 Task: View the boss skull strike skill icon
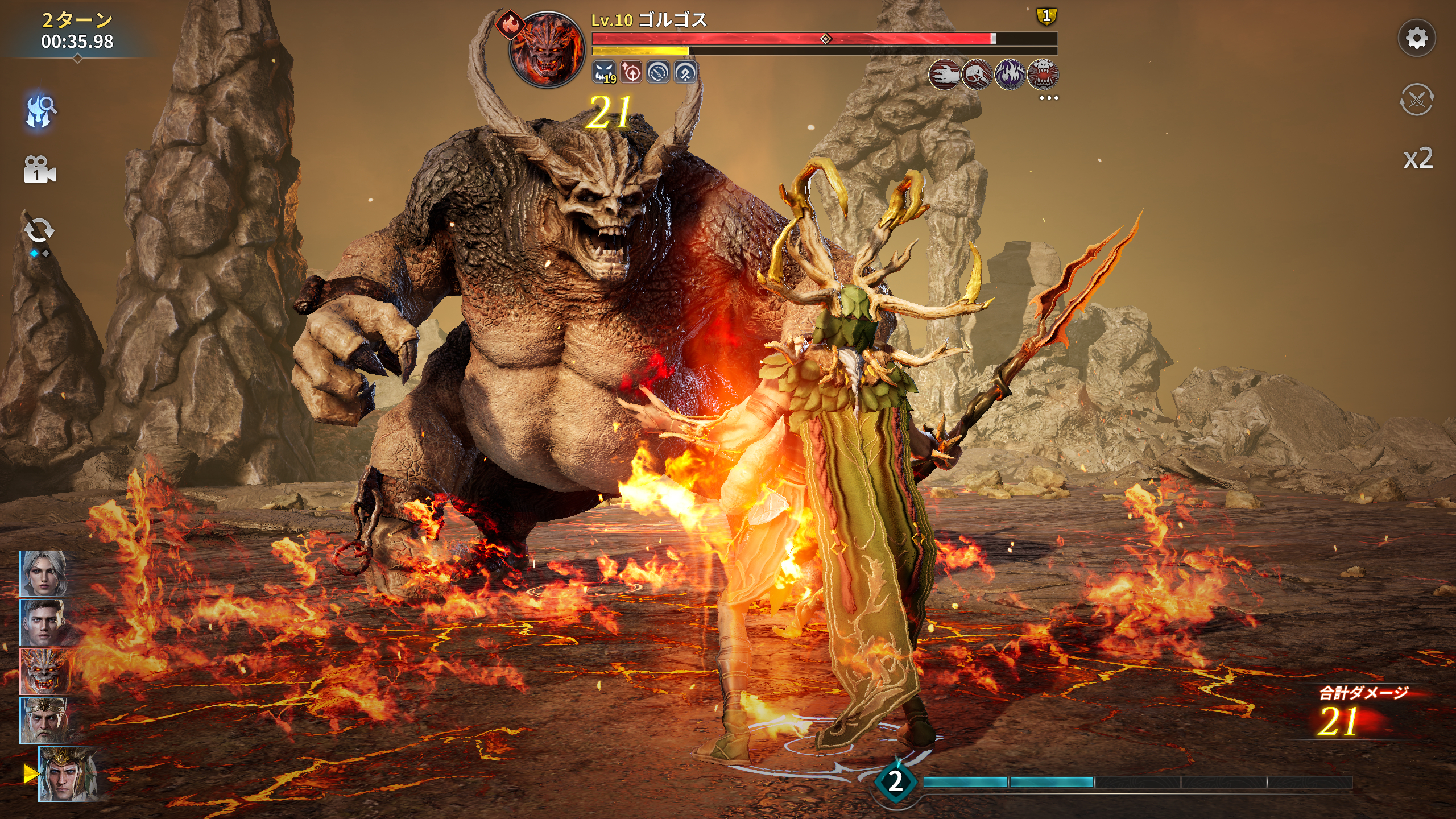point(977,75)
